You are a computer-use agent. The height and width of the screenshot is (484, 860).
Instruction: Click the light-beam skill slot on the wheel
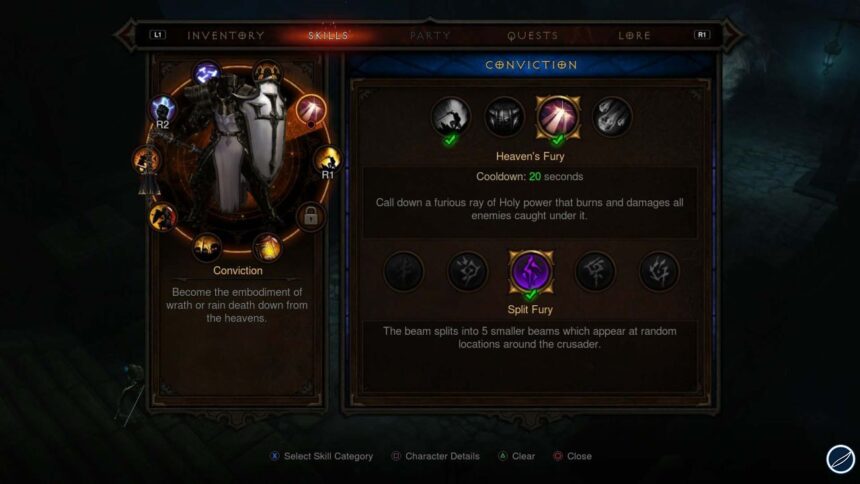tap(310, 108)
